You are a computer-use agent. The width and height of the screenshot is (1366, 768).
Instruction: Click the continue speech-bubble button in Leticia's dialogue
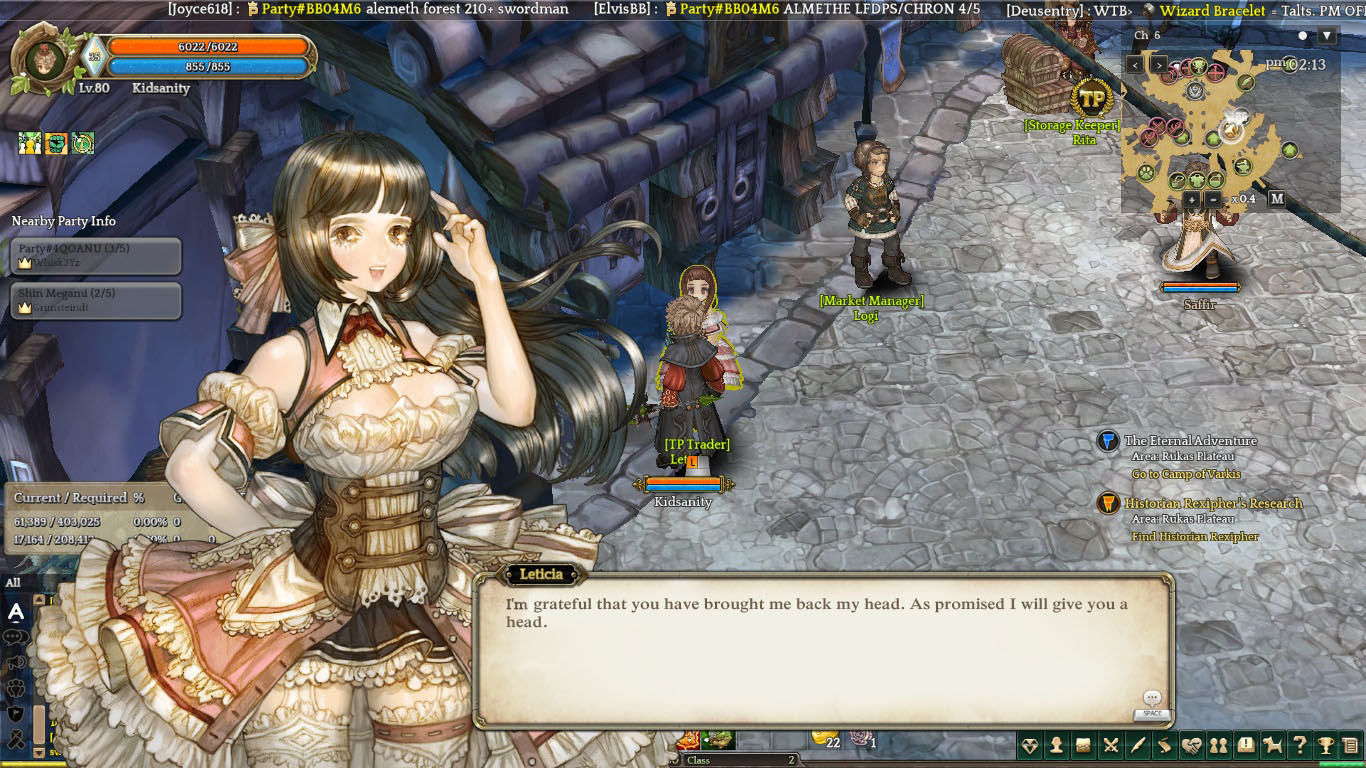(1152, 698)
